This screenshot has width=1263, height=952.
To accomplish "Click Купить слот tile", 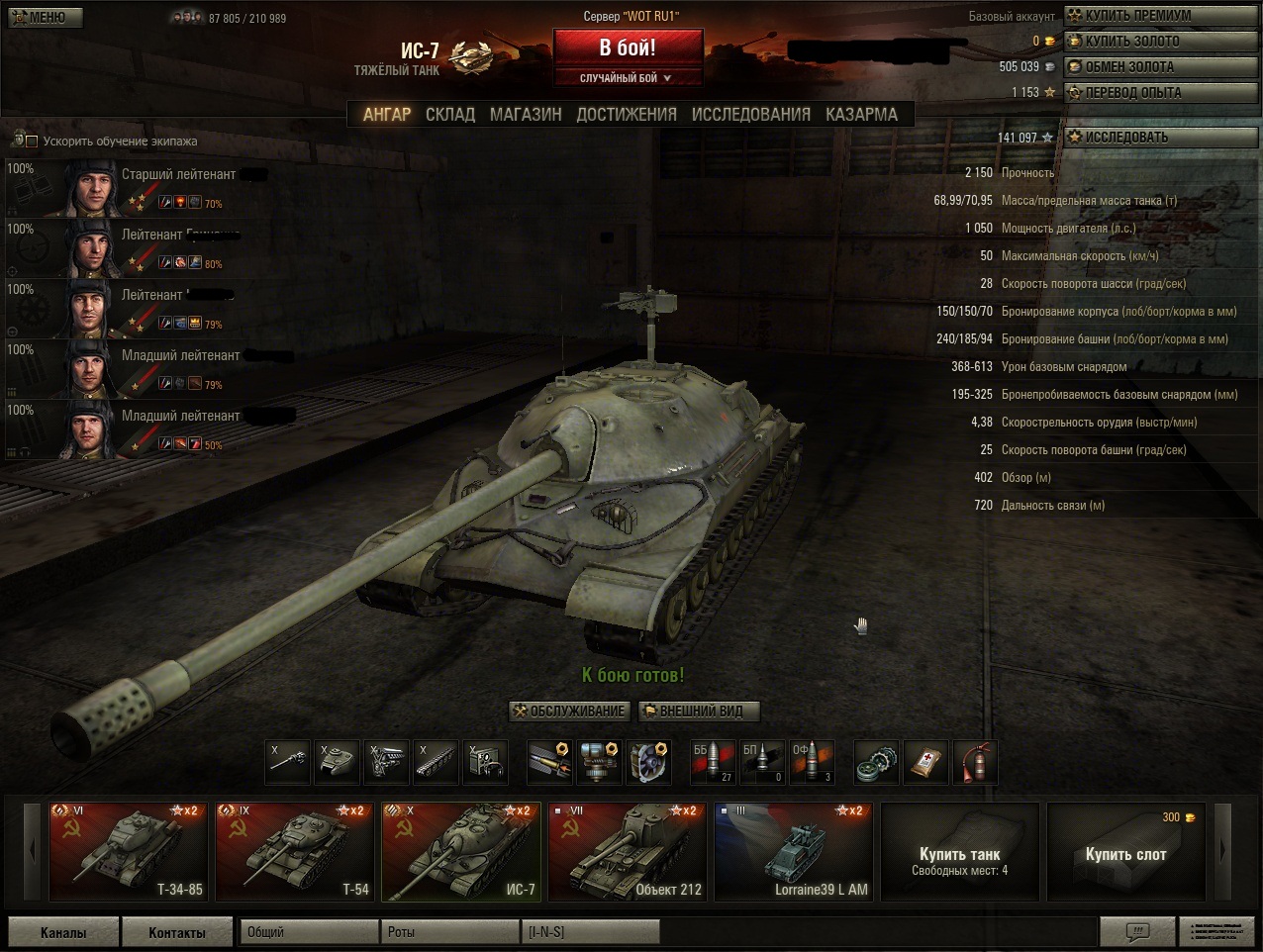I will 1125,853.
